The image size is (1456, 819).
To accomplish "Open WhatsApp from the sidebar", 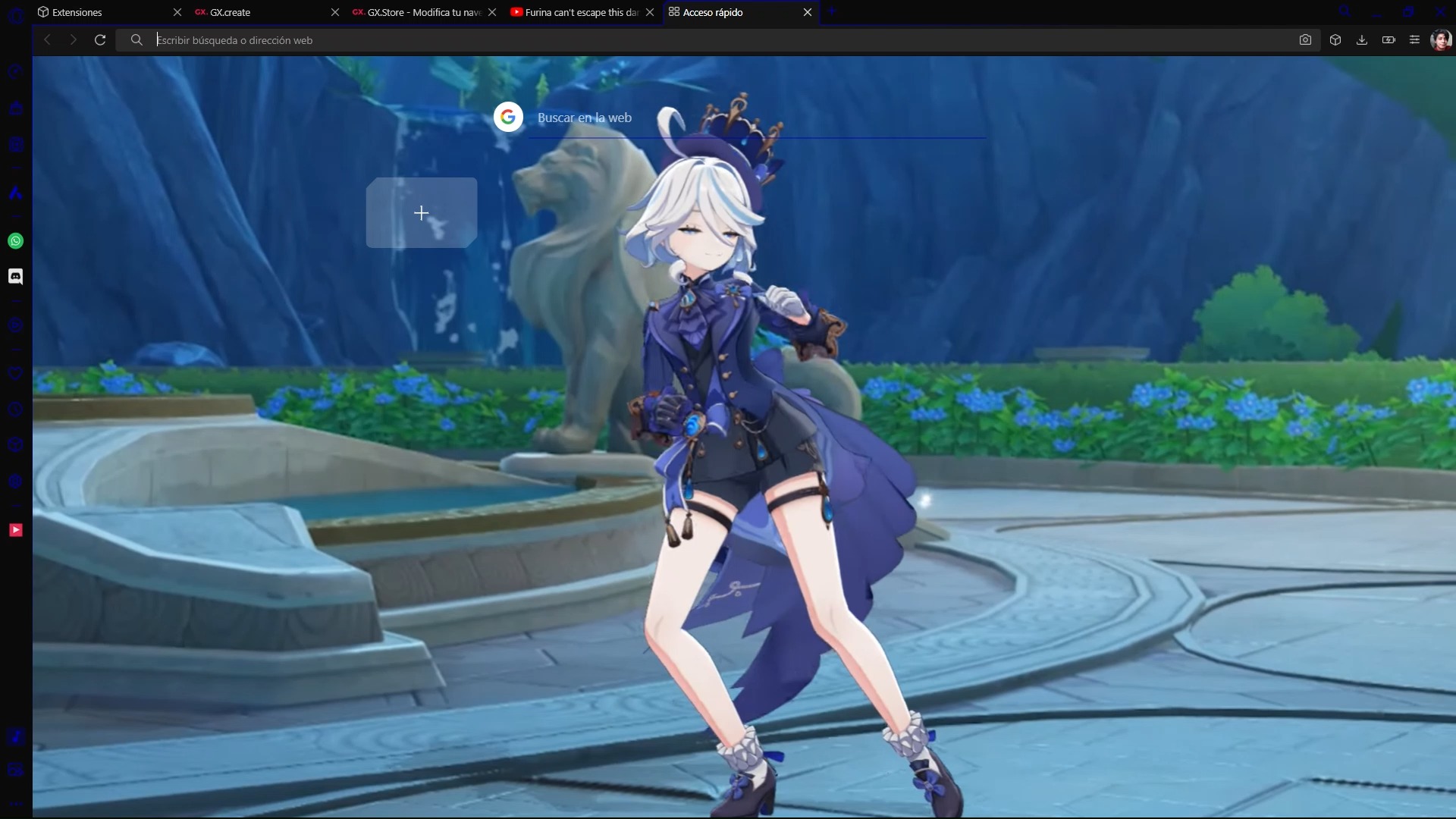I will pos(15,240).
